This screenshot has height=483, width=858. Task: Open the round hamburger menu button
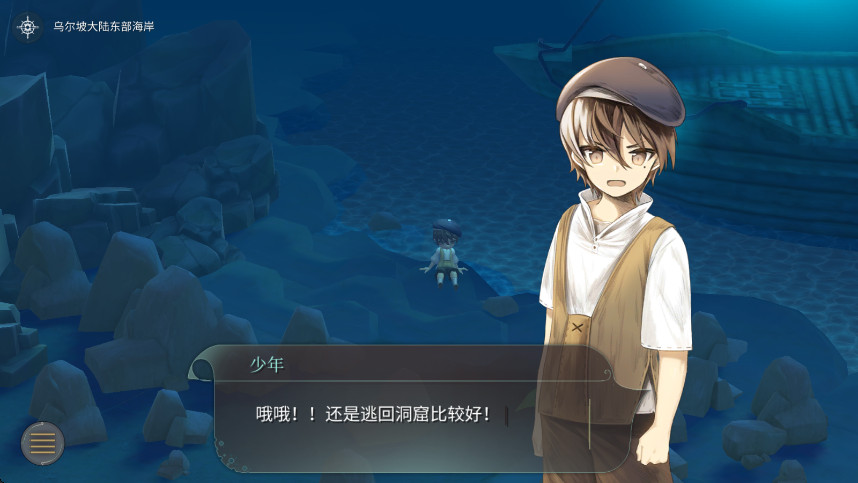[42, 443]
